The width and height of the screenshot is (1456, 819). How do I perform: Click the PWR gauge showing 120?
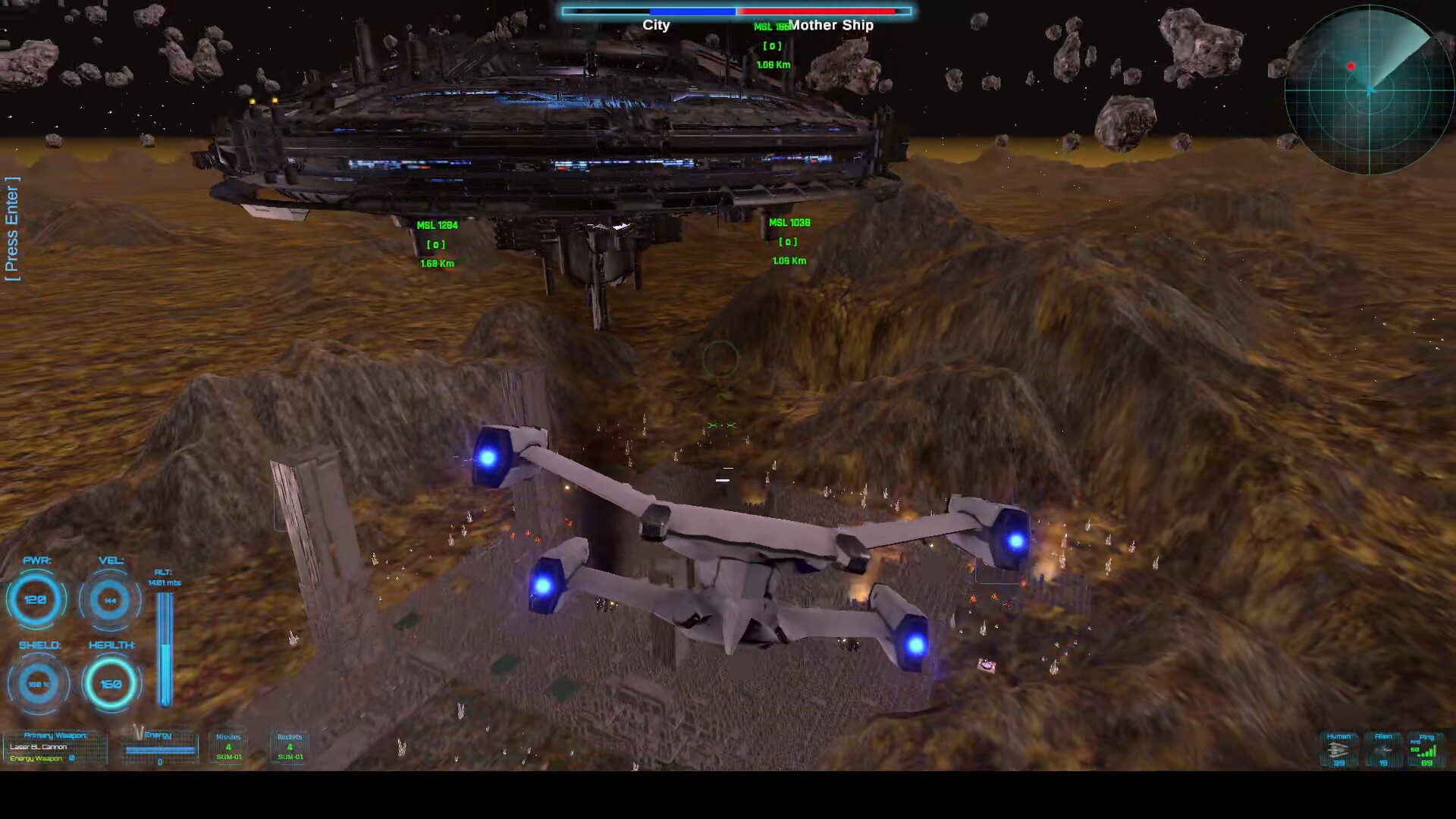[x=36, y=599]
